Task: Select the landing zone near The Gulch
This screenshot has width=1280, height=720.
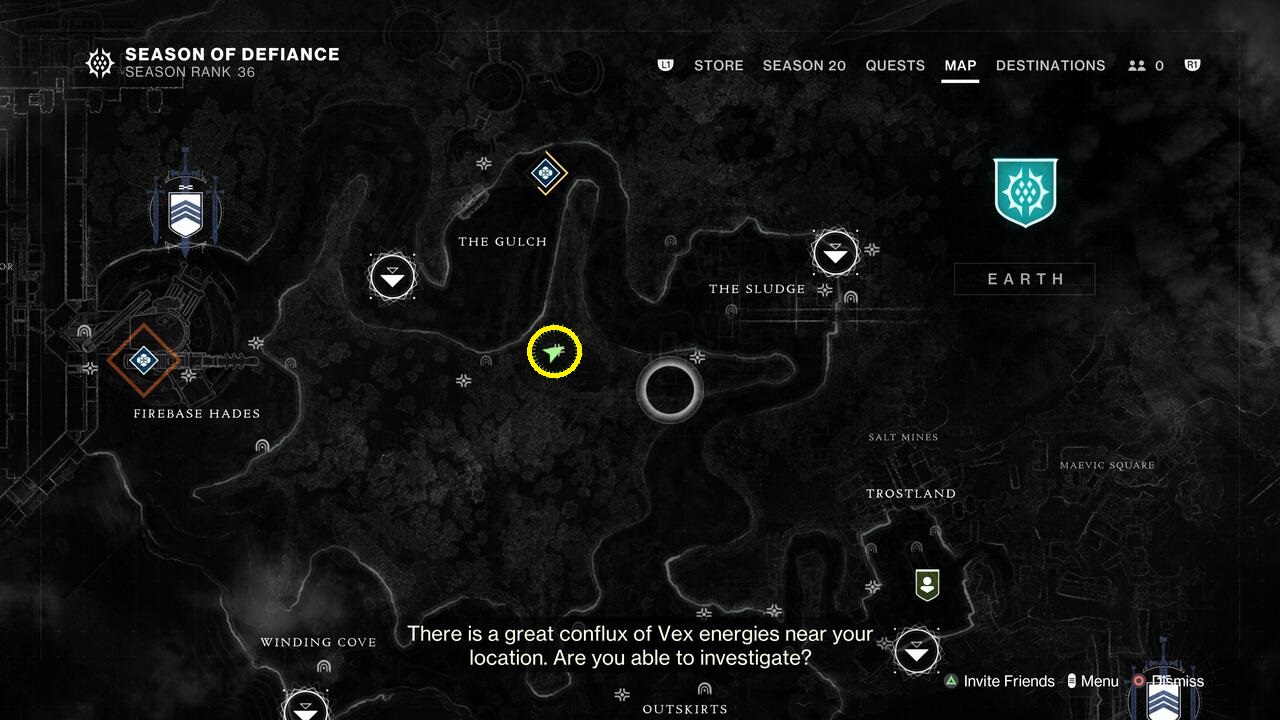Action: (392, 277)
